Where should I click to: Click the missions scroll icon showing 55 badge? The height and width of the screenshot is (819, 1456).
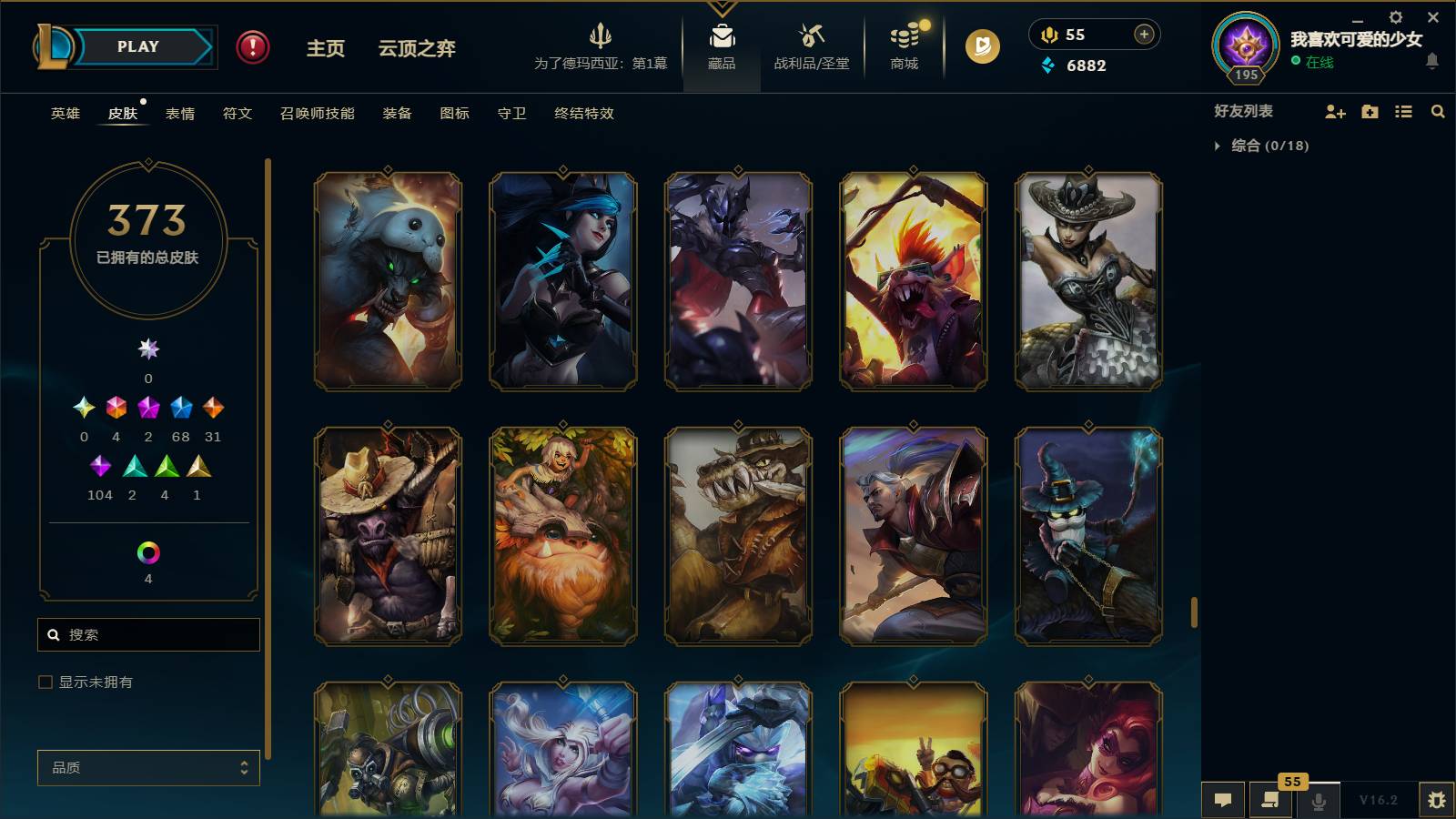1270,800
